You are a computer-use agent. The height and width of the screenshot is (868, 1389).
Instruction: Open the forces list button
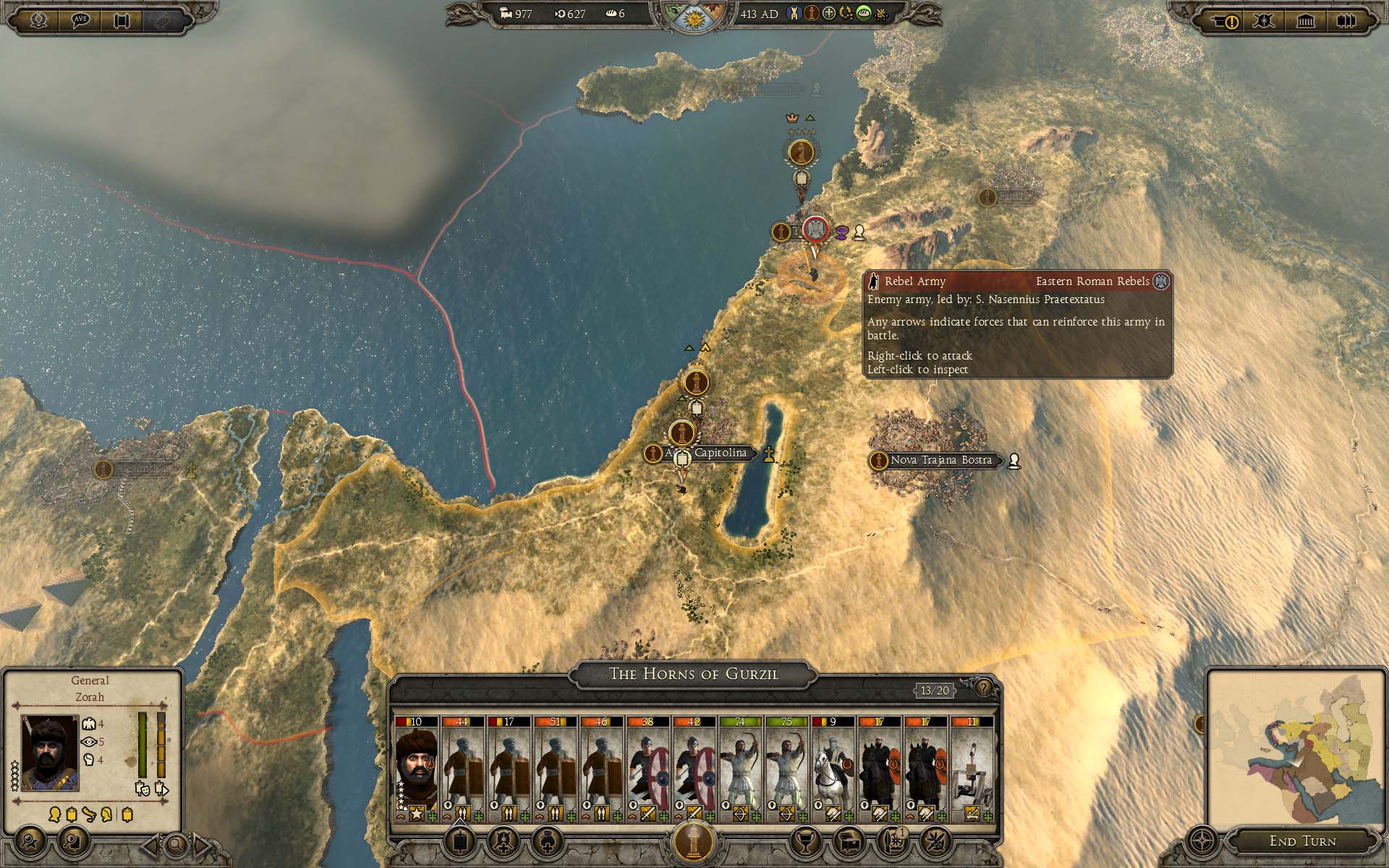pyautogui.click(x=1346, y=21)
